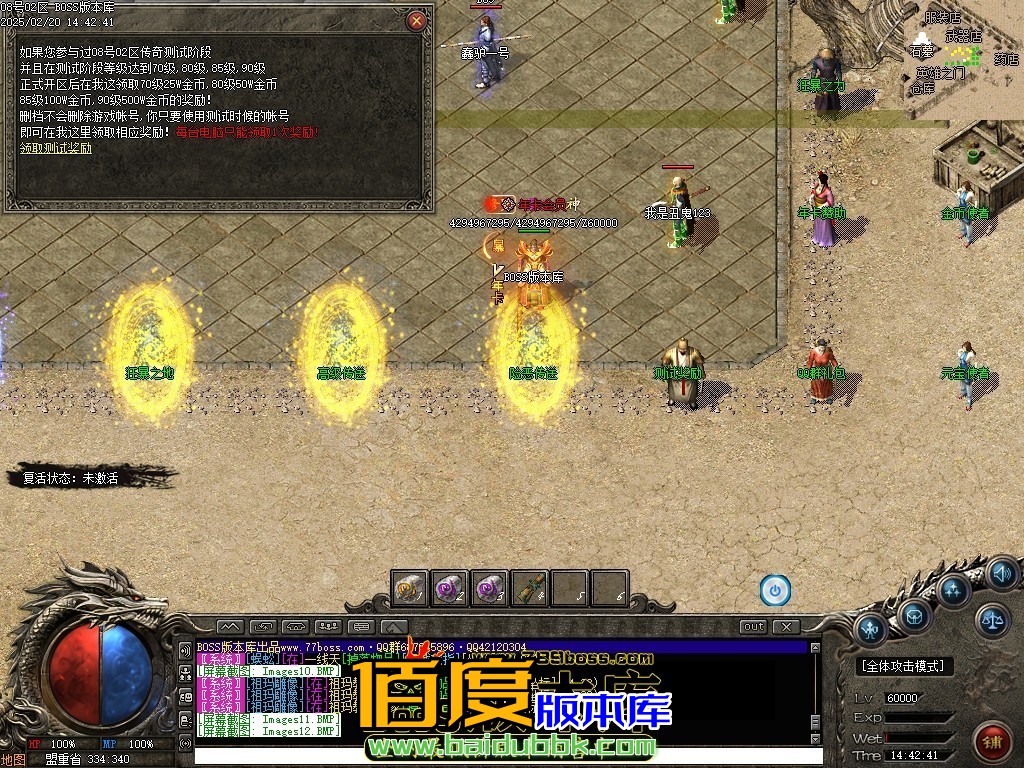Open the balance scales trade button
This screenshot has height=768, width=1024.
tap(992, 619)
